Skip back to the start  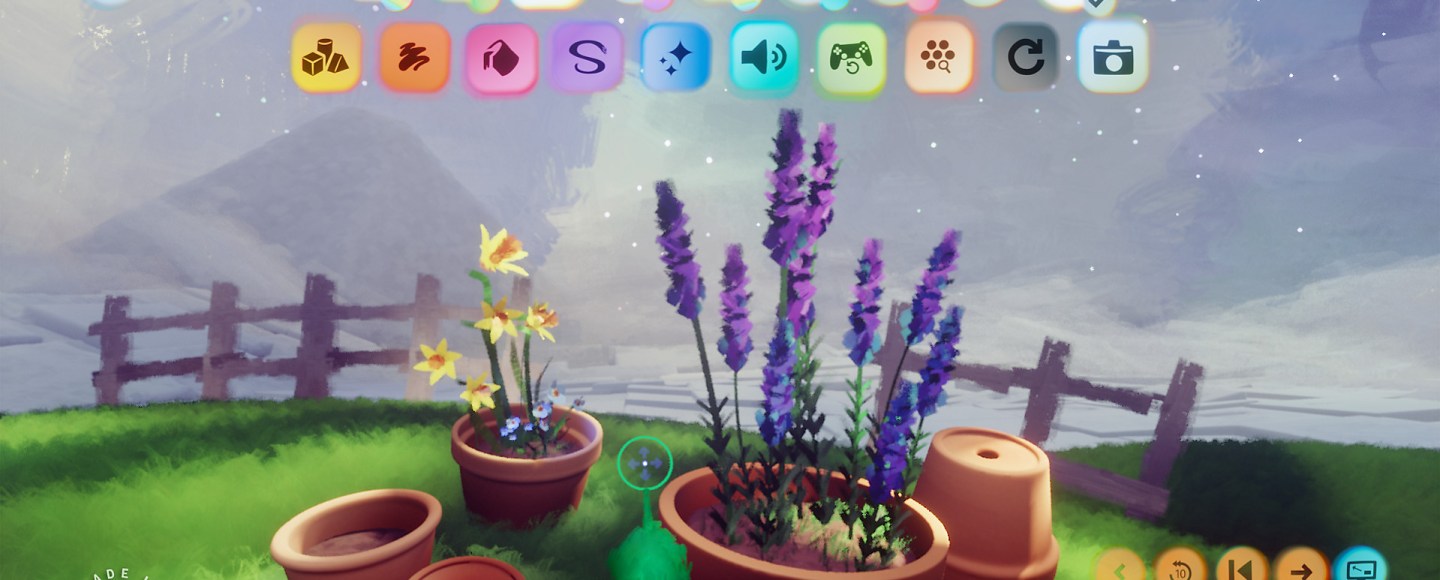pyautogui.click(x=1241, y=570)
